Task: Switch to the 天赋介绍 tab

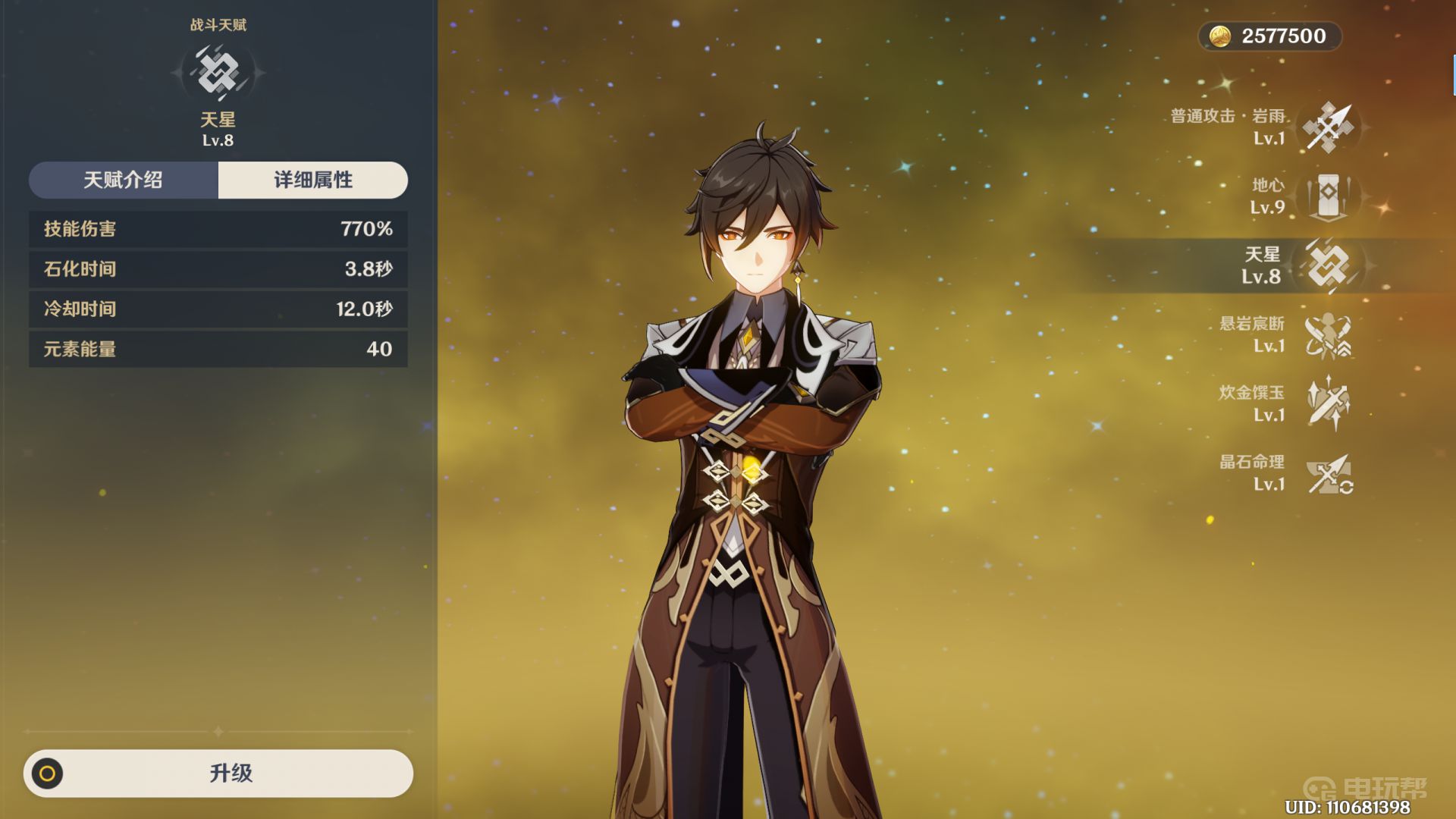Action: [x=124, y=180]
